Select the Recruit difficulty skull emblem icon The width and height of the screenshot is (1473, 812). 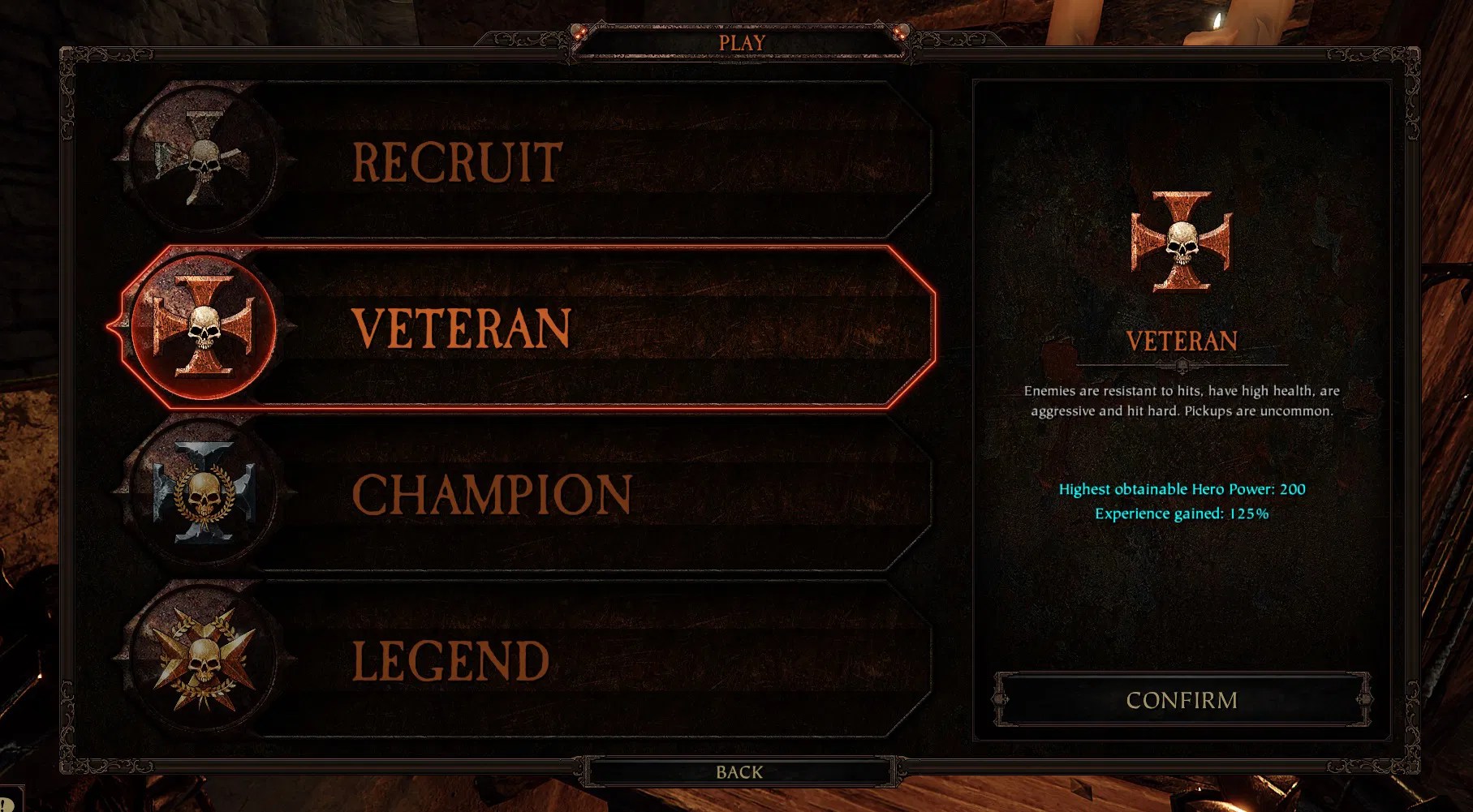201,161
